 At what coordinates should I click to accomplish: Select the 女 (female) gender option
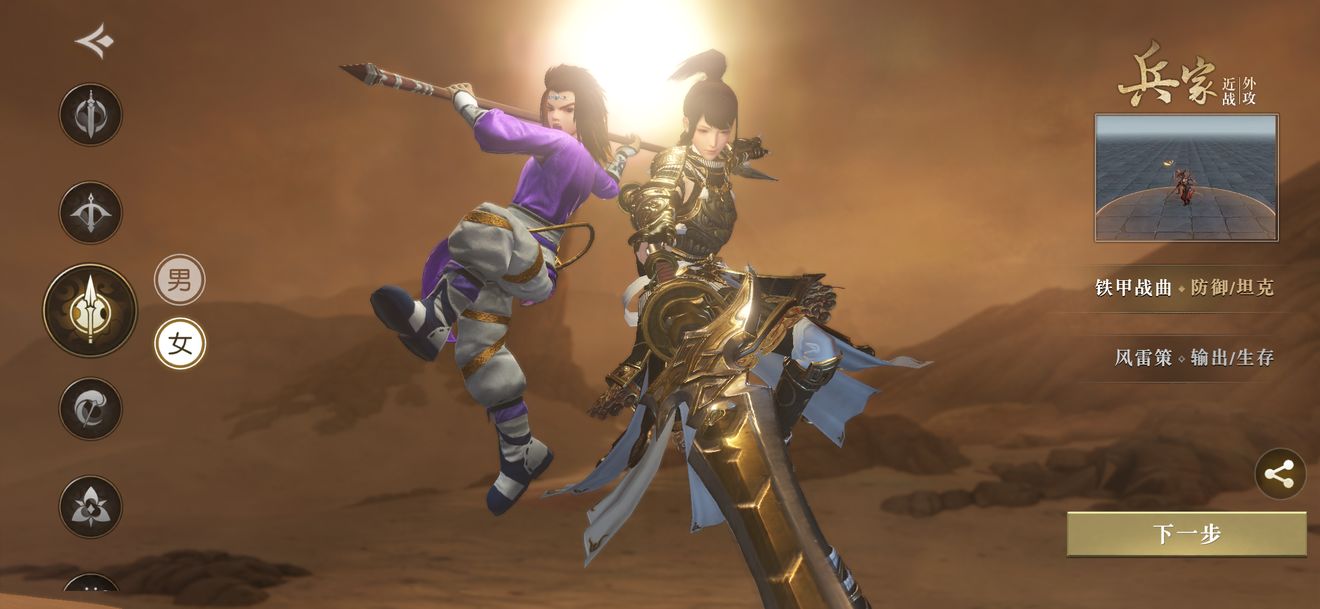(x=180, y=344)
